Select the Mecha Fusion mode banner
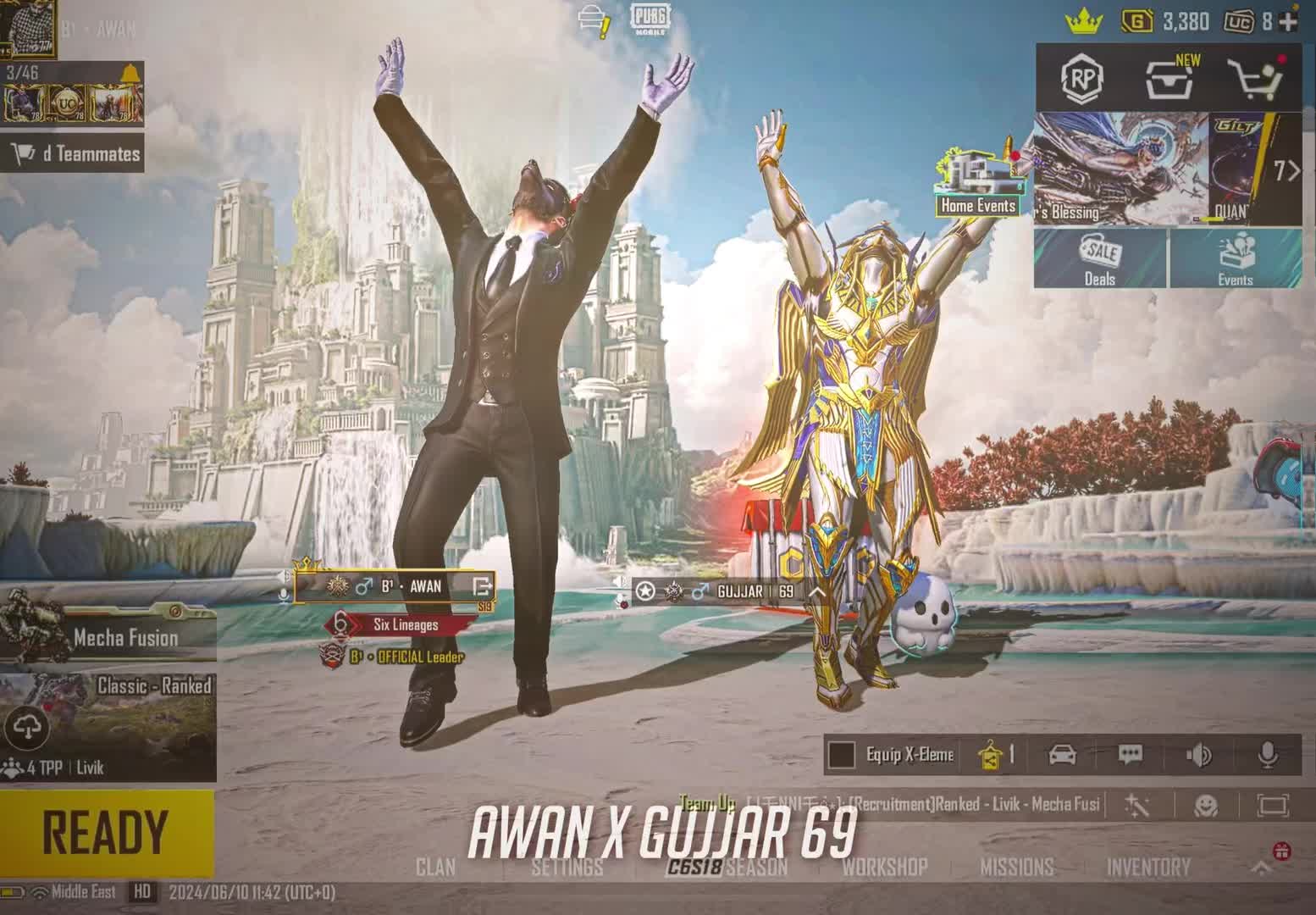 [108, 635]
